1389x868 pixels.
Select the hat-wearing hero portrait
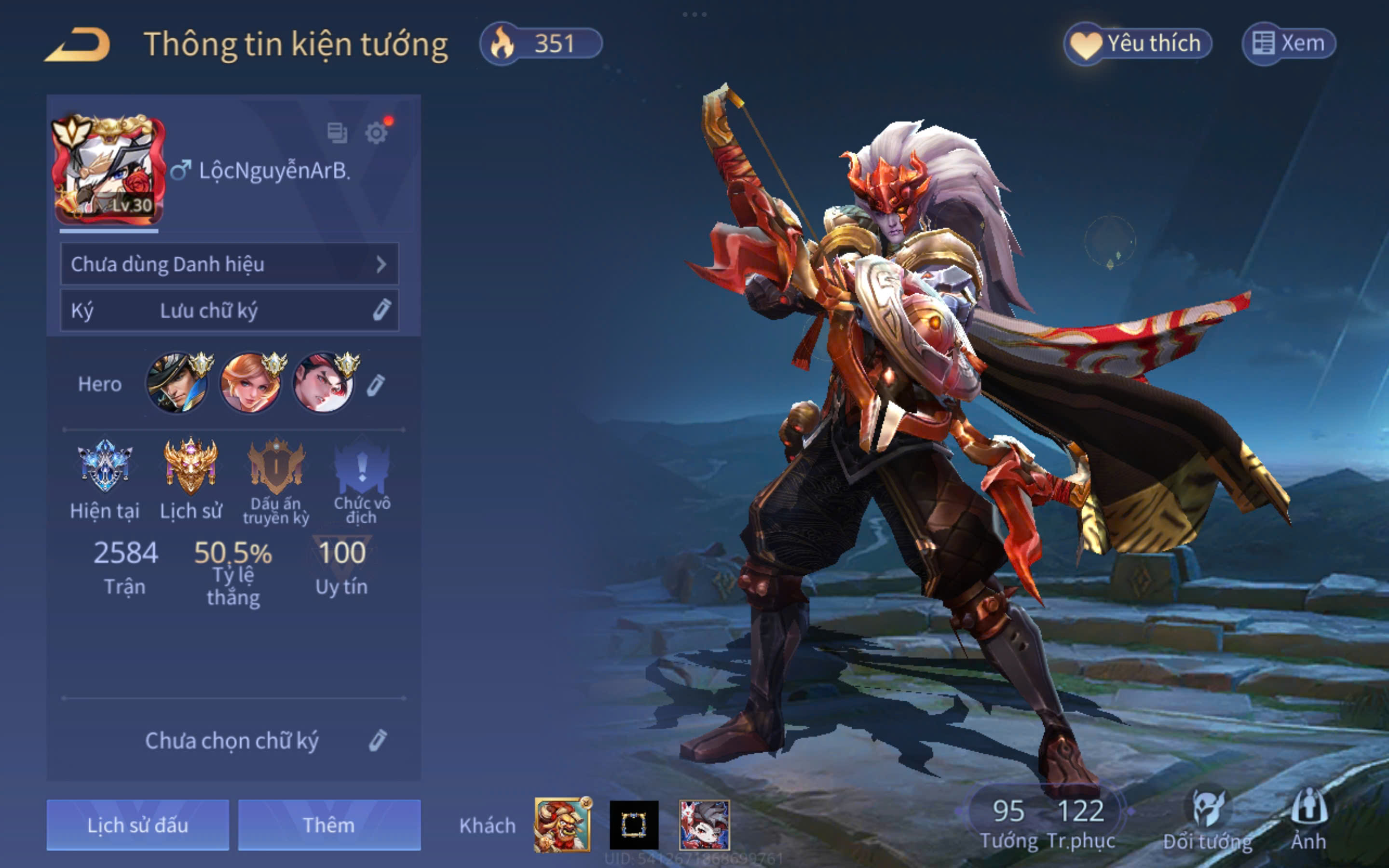177,383
